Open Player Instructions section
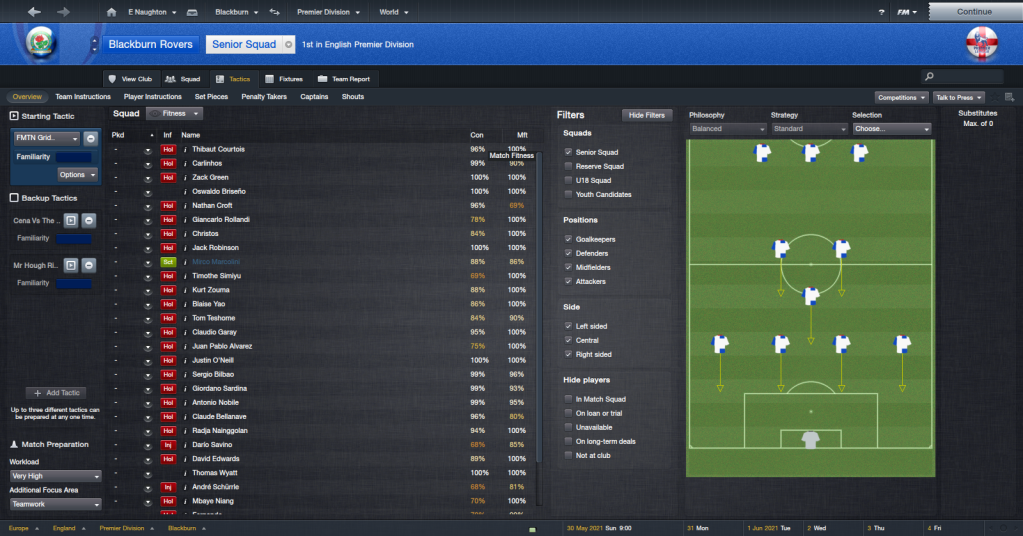Screen dimensions: 1023x536 click(153, 97)
